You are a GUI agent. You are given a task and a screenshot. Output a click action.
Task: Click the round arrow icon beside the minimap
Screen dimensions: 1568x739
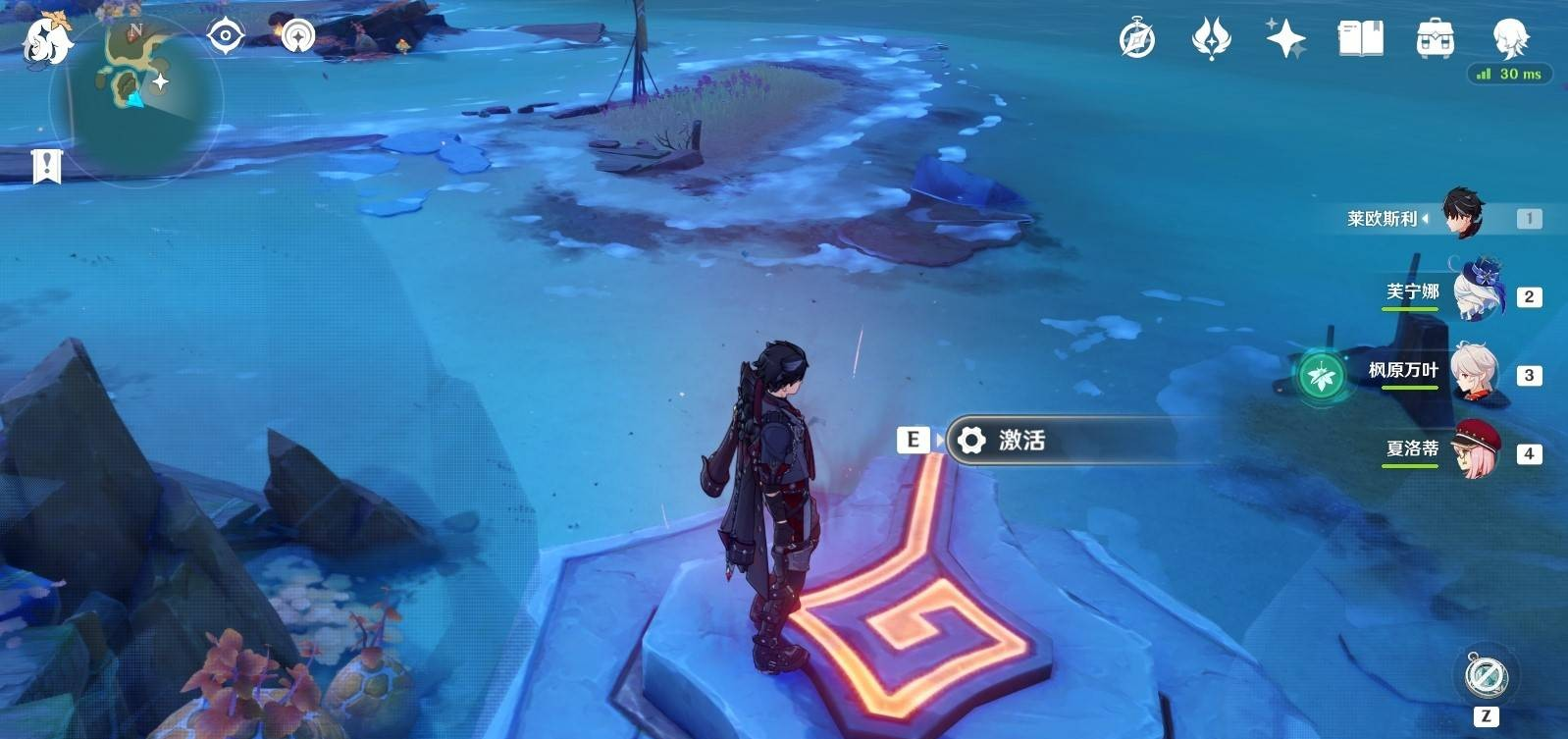pyautogui.click(x=297, y=37)
